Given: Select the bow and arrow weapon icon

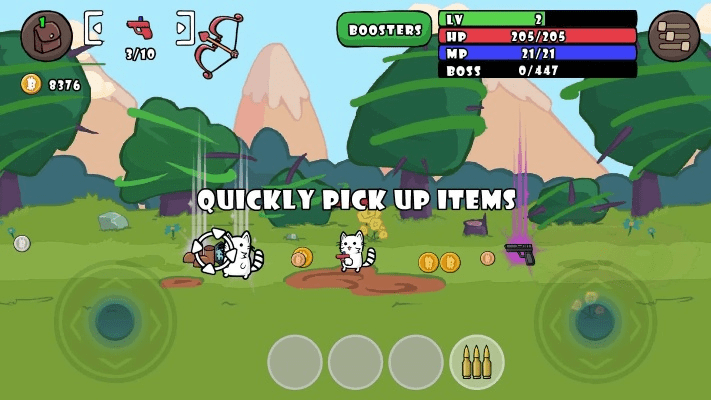Looking at the screenshot, I should [220, 45].
